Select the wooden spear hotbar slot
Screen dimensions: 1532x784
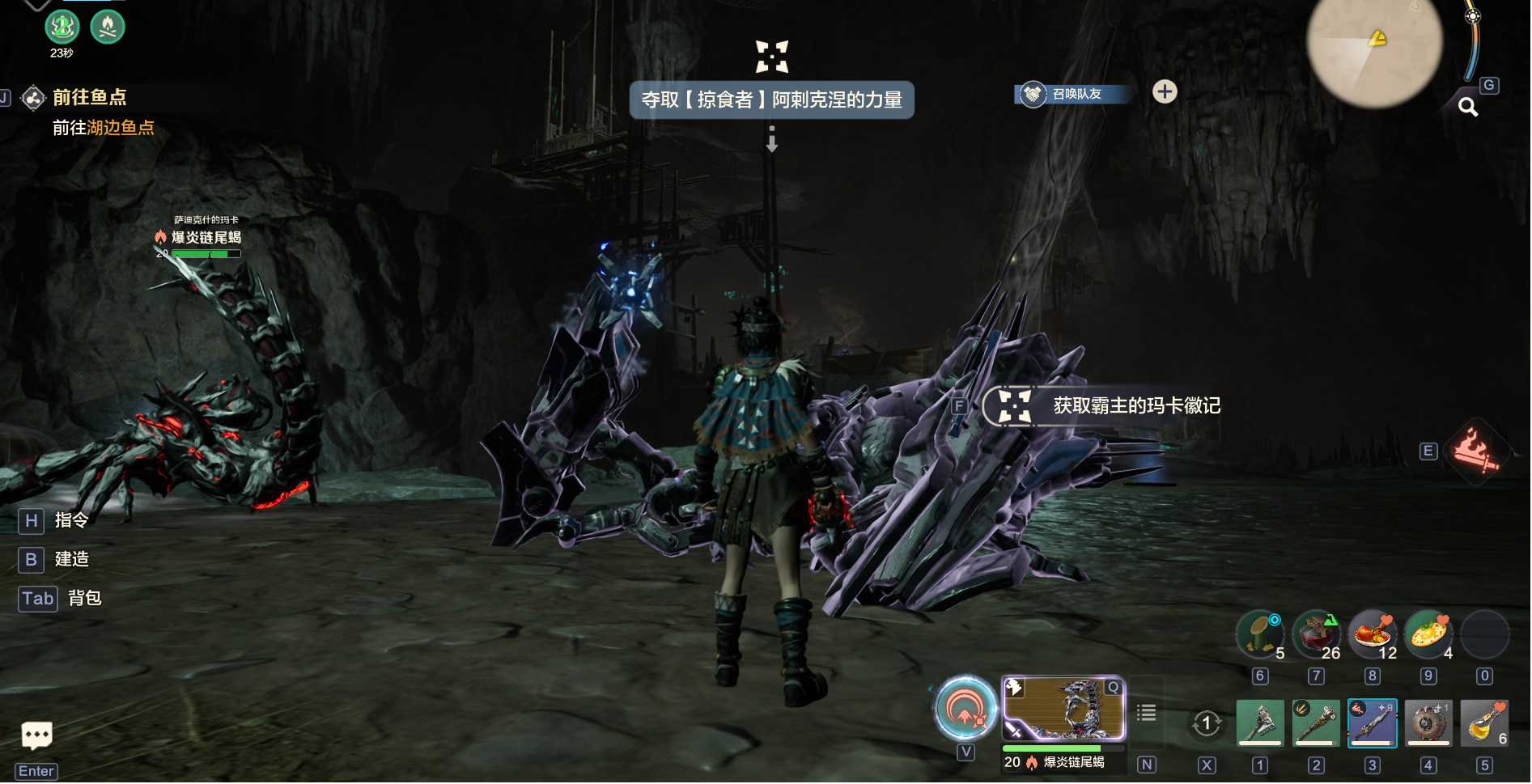(1316, 723)
